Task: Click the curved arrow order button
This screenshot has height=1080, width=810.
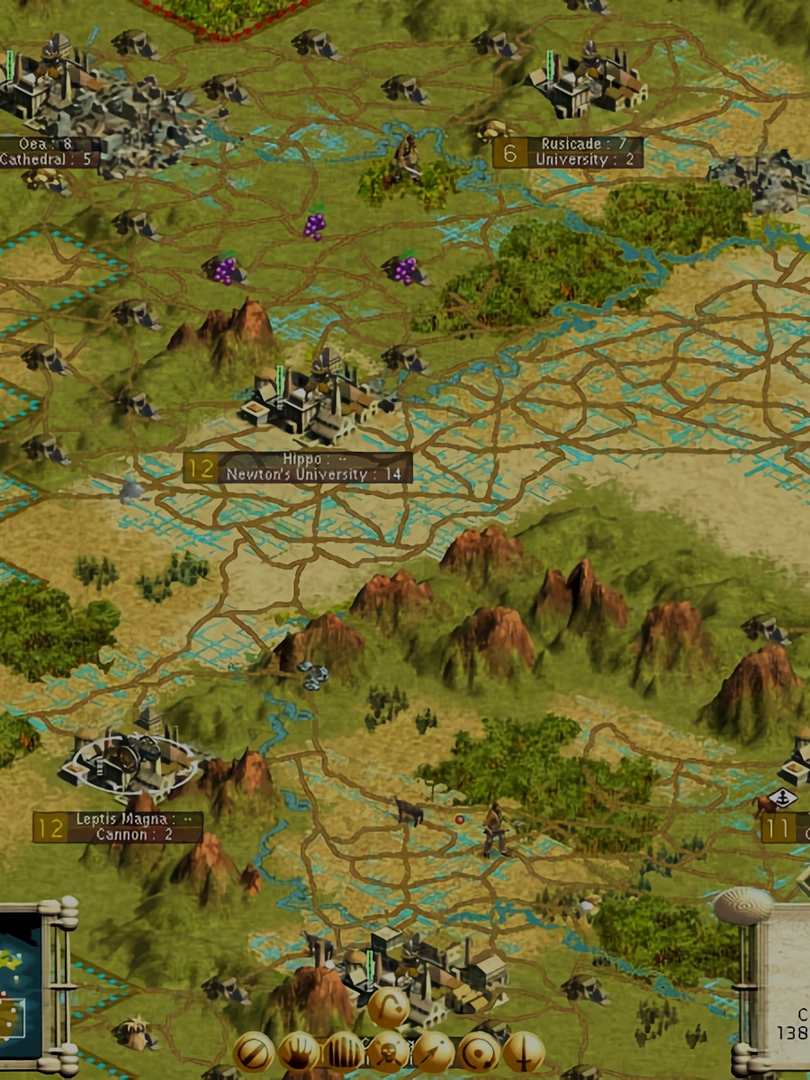Action: coord(388,1007)
